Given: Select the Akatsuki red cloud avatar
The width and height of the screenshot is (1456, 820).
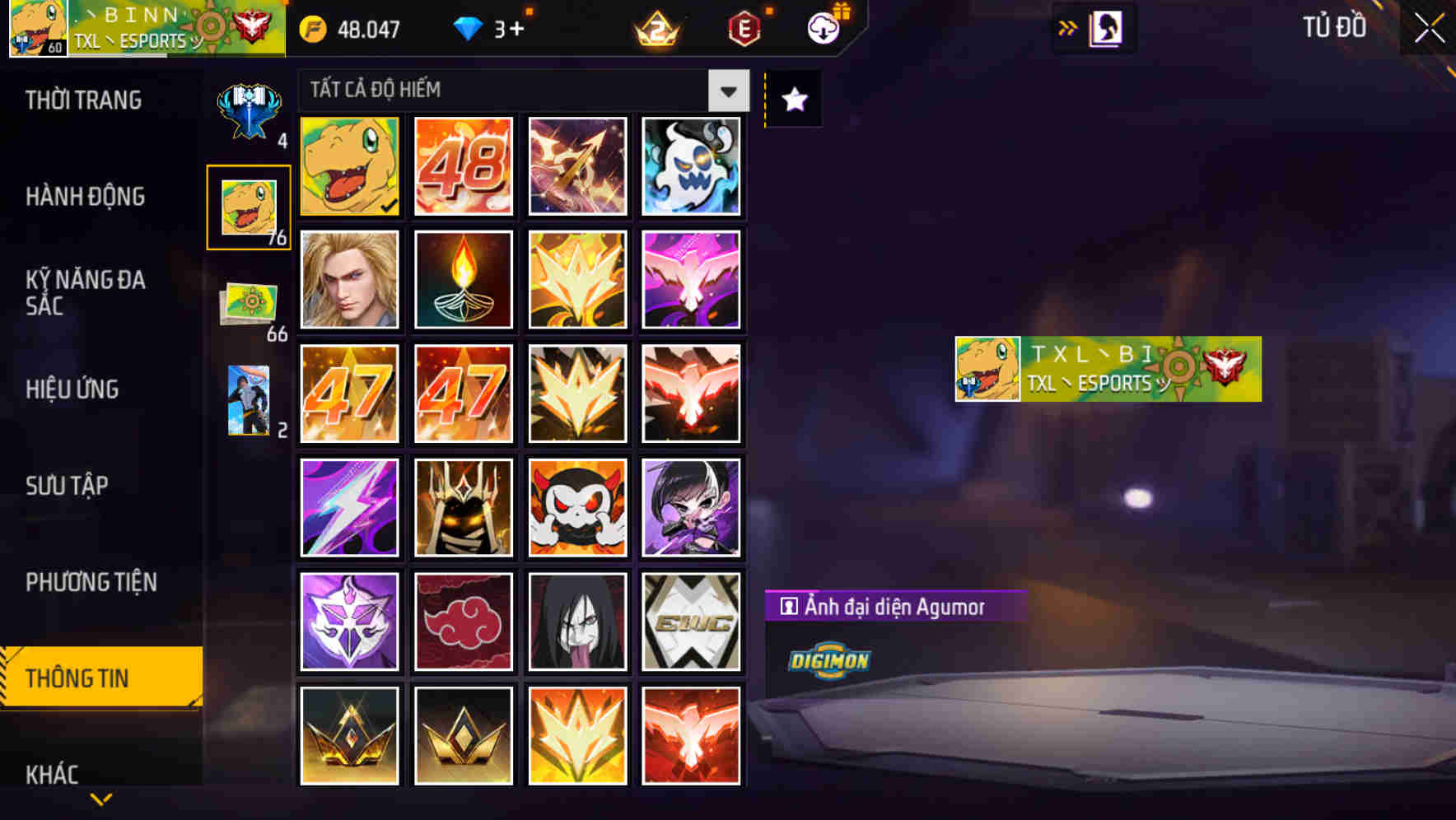Looking at the screenshot, I should [463, 621].
